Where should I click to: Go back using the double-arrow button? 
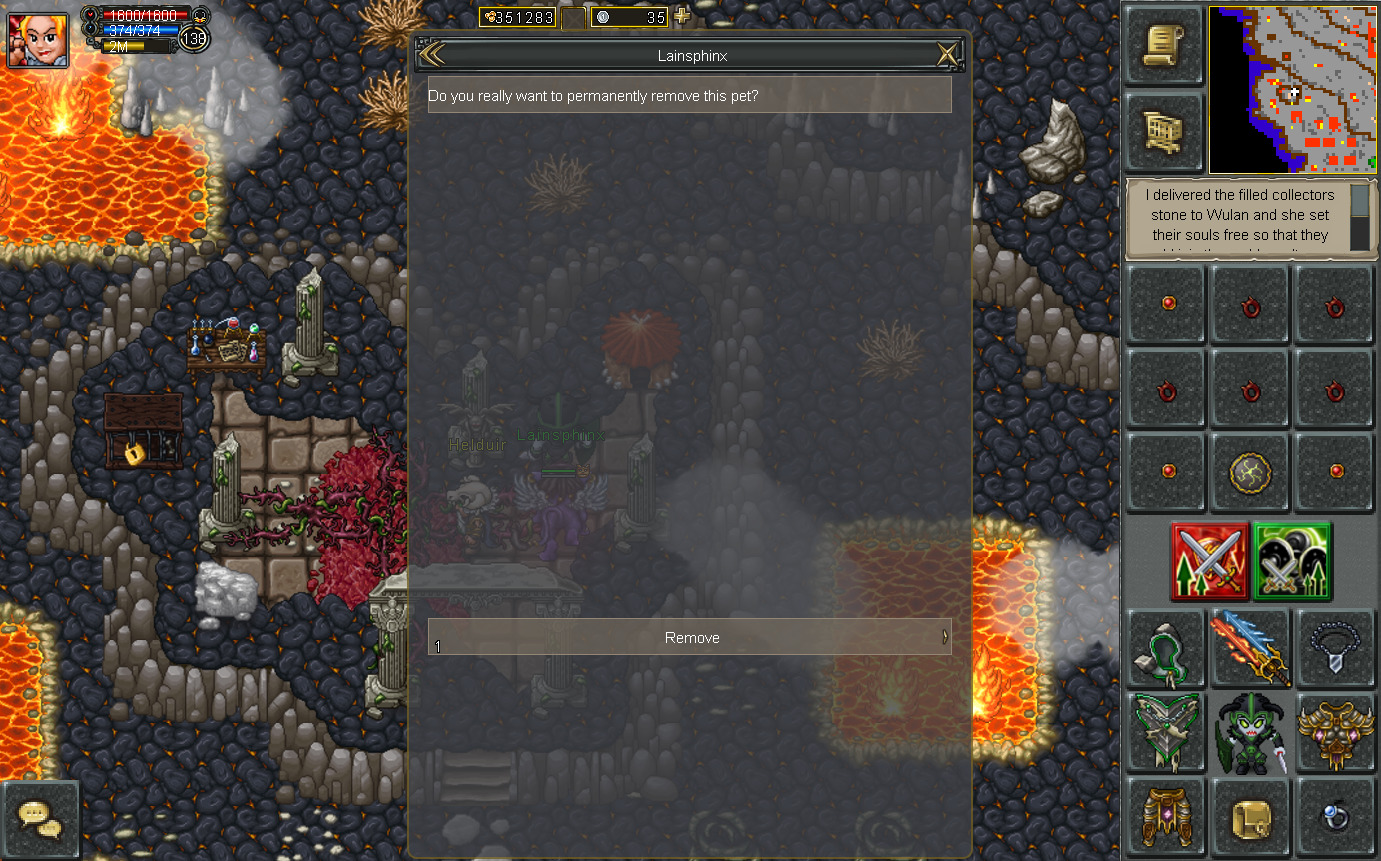click(x=432, y=55)
